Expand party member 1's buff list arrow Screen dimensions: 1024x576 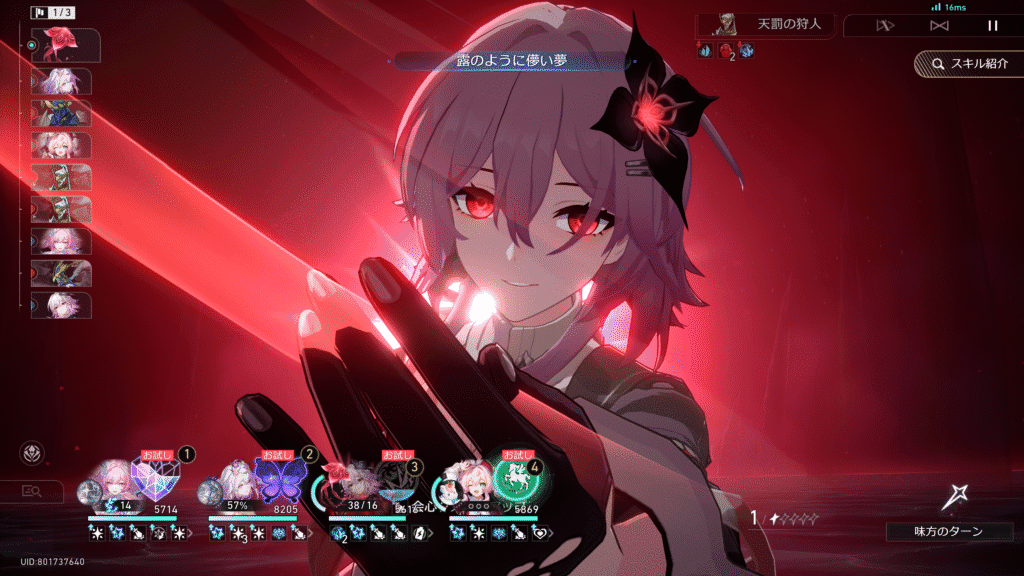190,534
